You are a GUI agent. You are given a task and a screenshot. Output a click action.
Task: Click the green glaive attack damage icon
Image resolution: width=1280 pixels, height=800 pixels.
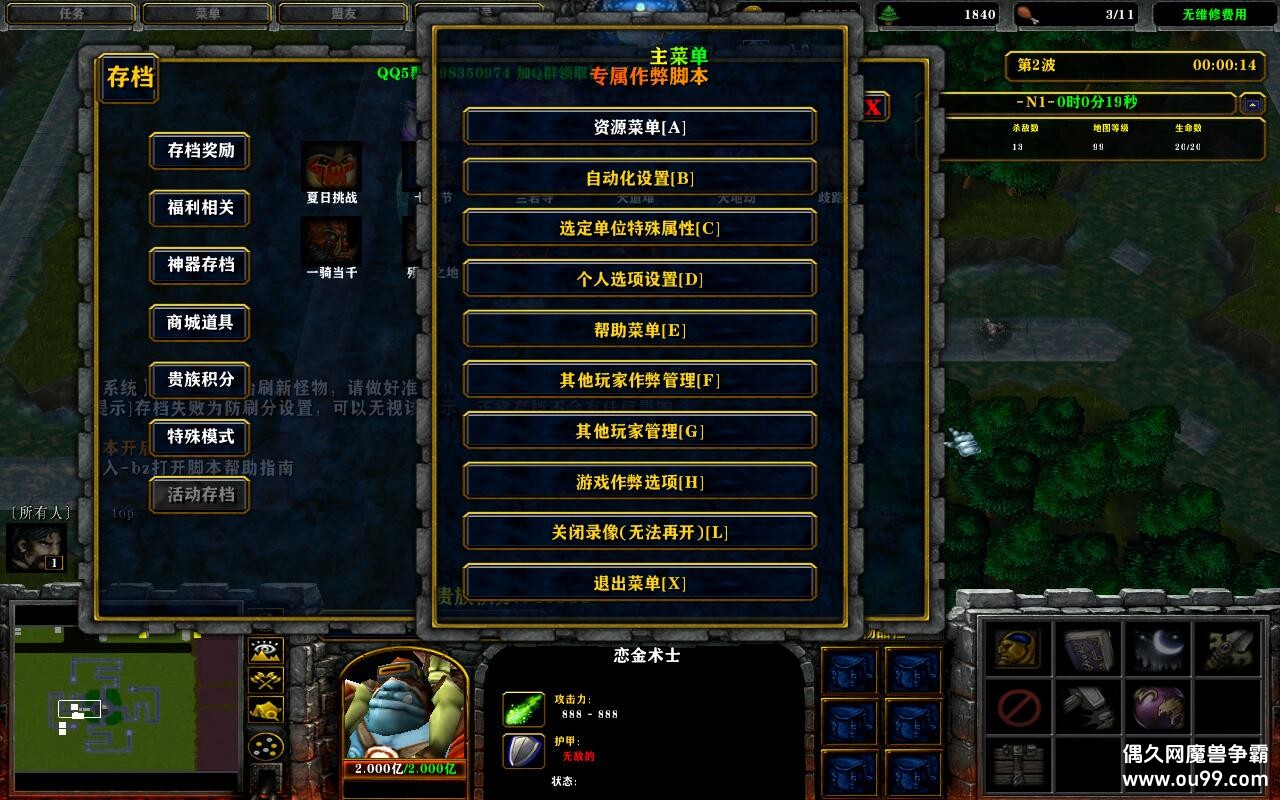(522, 708)
